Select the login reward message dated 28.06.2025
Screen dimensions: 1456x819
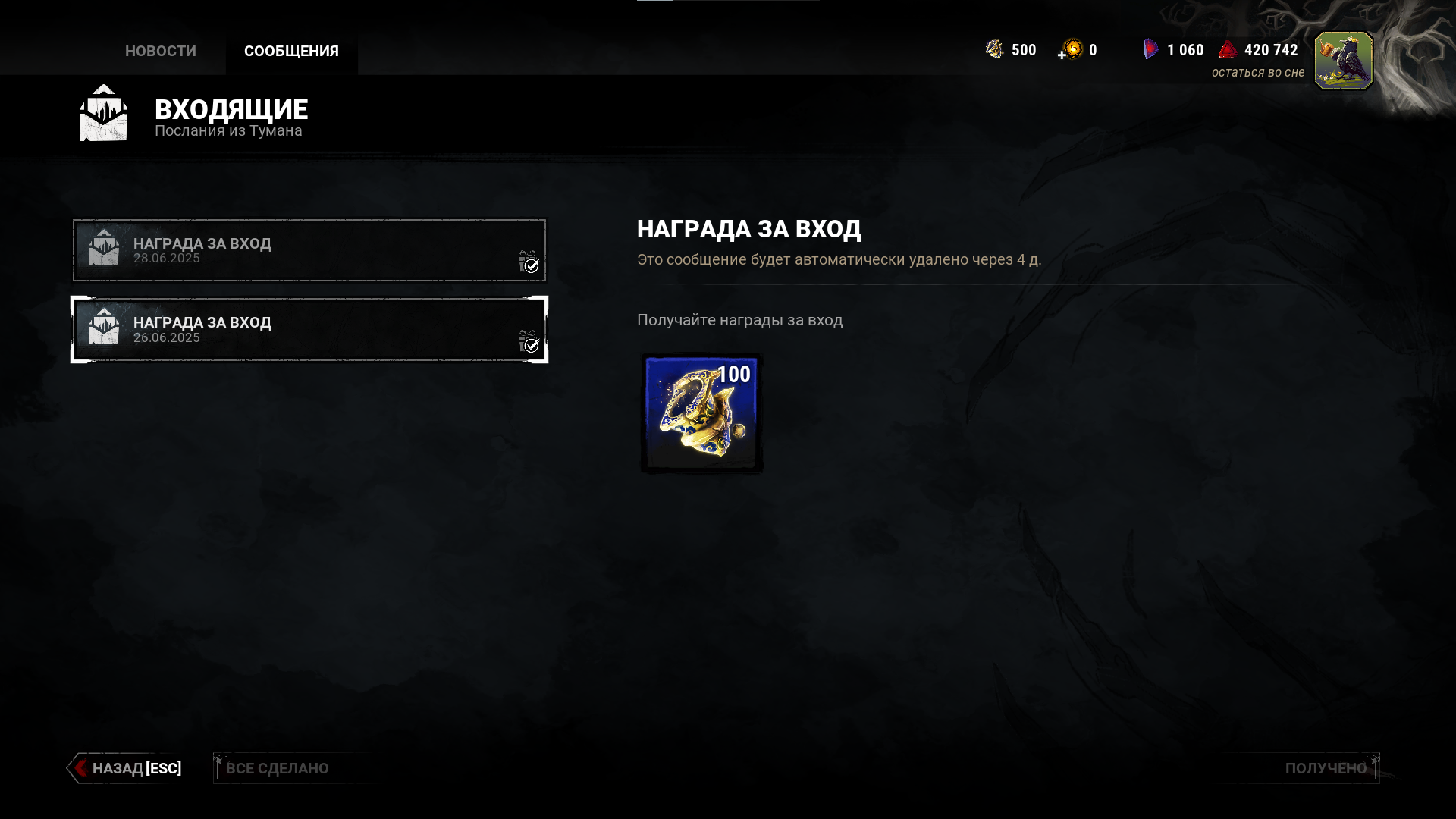pos(309,250)
